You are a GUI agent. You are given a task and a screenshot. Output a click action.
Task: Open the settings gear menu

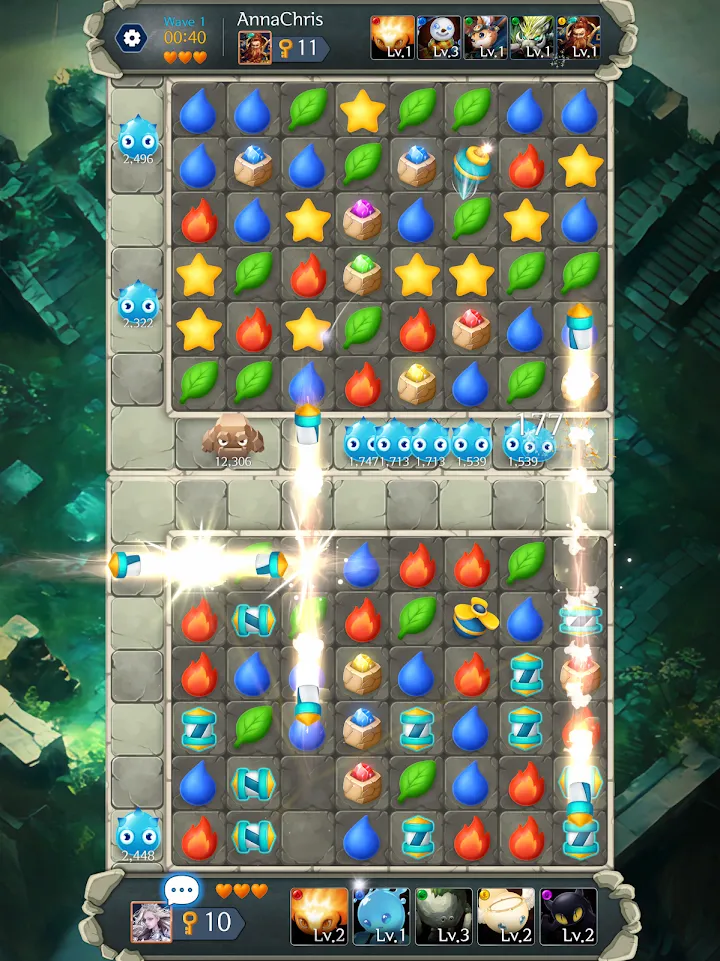click(x=131, y=38)
